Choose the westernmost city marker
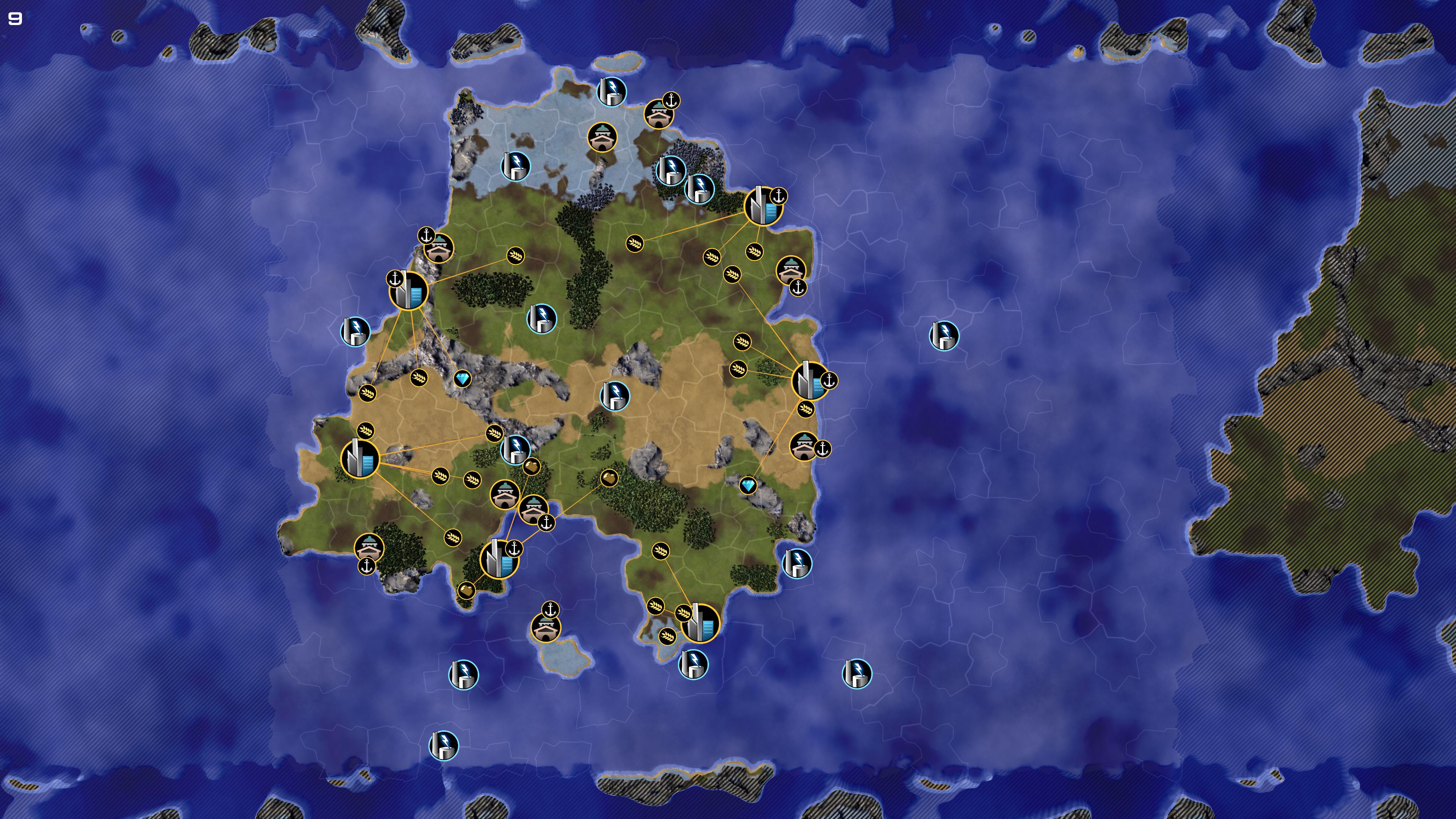 360,458
